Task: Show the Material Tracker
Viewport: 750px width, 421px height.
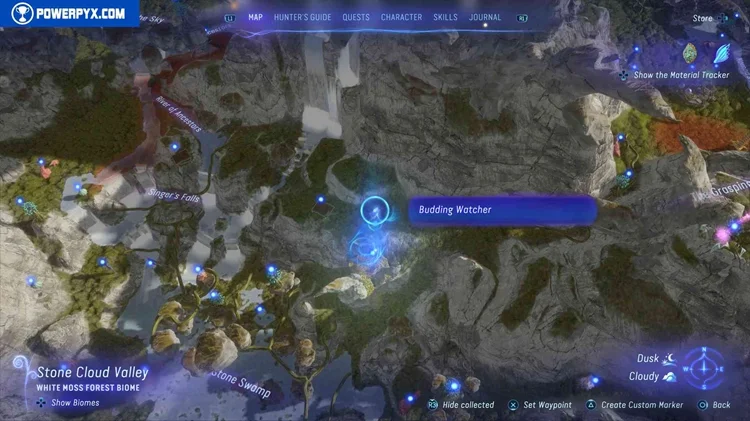Action: point(680,75)
